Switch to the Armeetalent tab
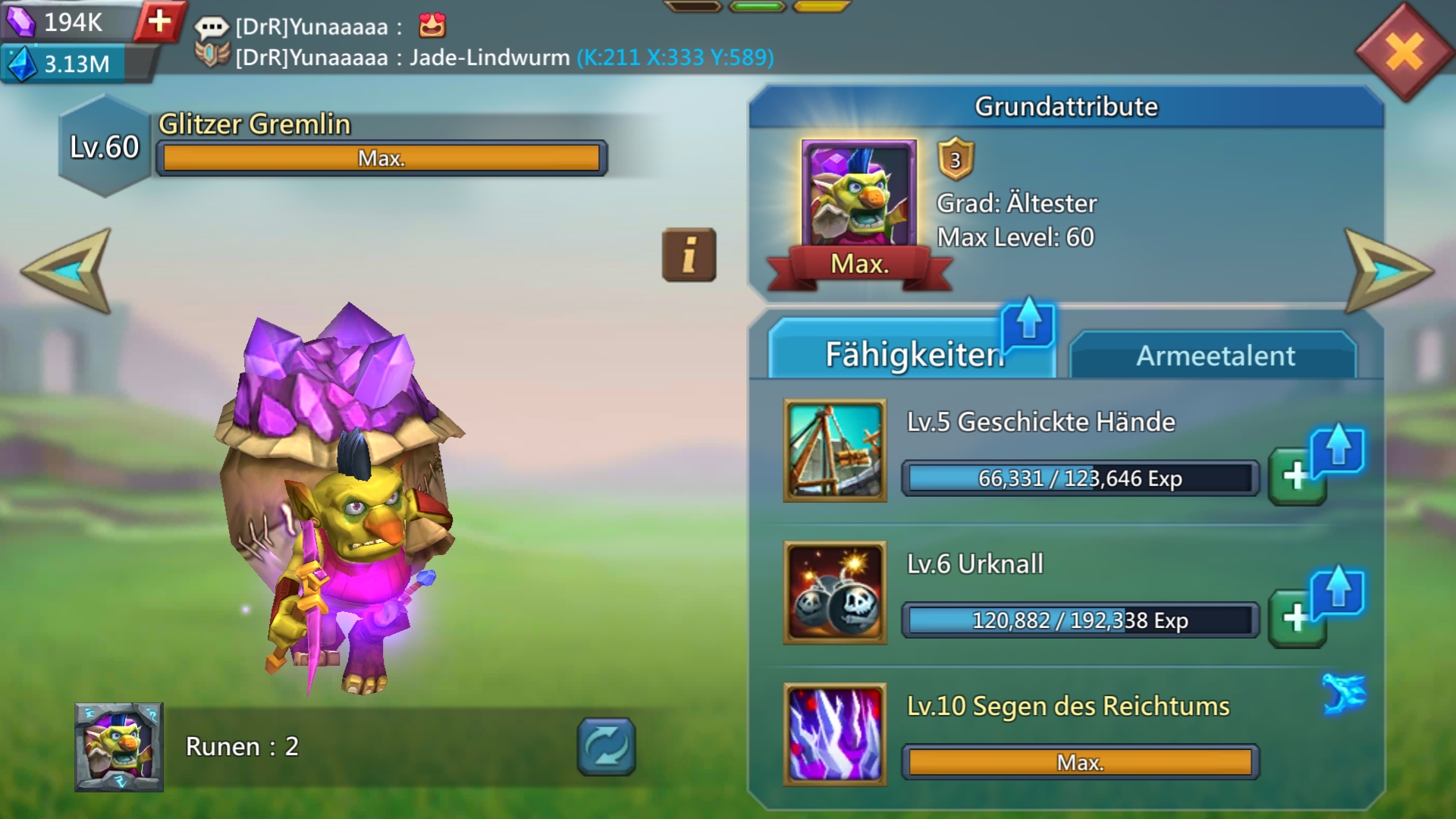Viewport: 1456px width, 819px height. point(1214,356)
